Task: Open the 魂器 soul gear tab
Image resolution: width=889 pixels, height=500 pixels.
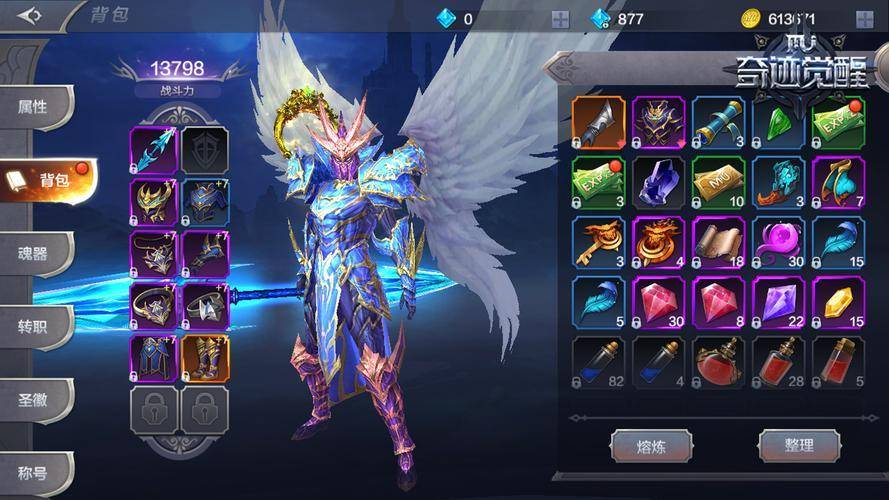Action: [x=33, y=253]
